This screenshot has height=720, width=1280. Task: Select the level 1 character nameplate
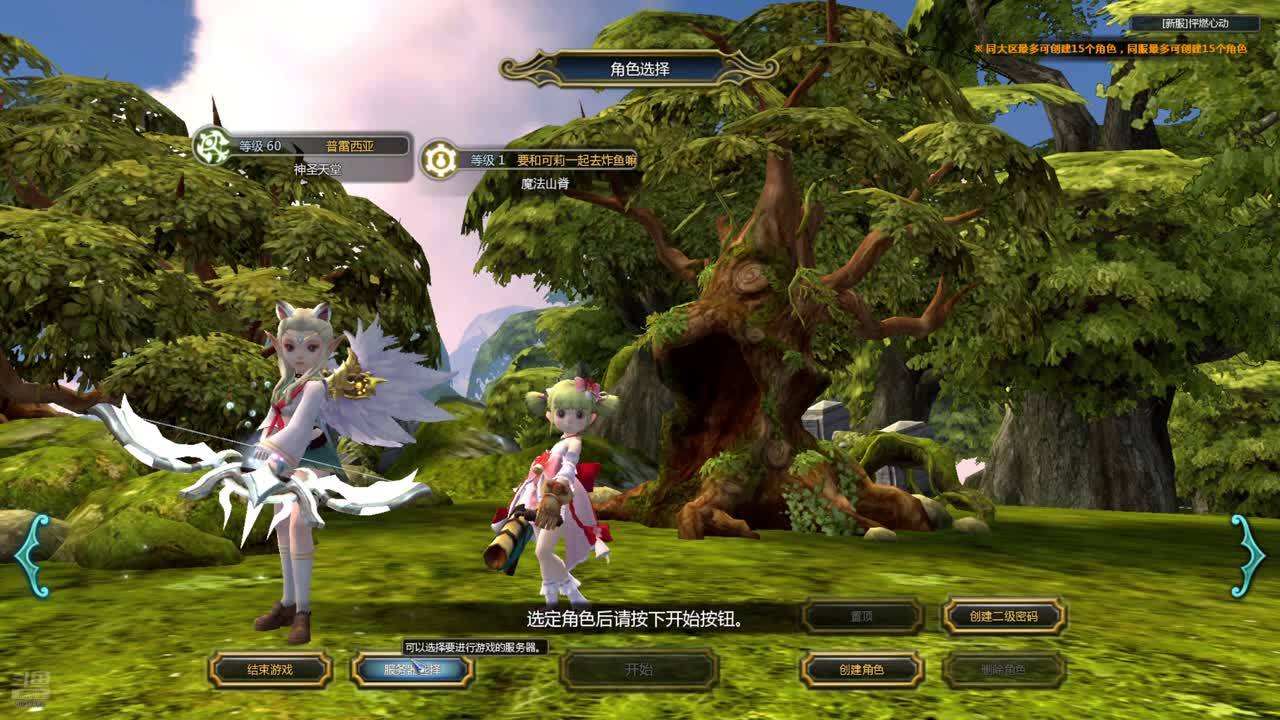pos(530,161)
